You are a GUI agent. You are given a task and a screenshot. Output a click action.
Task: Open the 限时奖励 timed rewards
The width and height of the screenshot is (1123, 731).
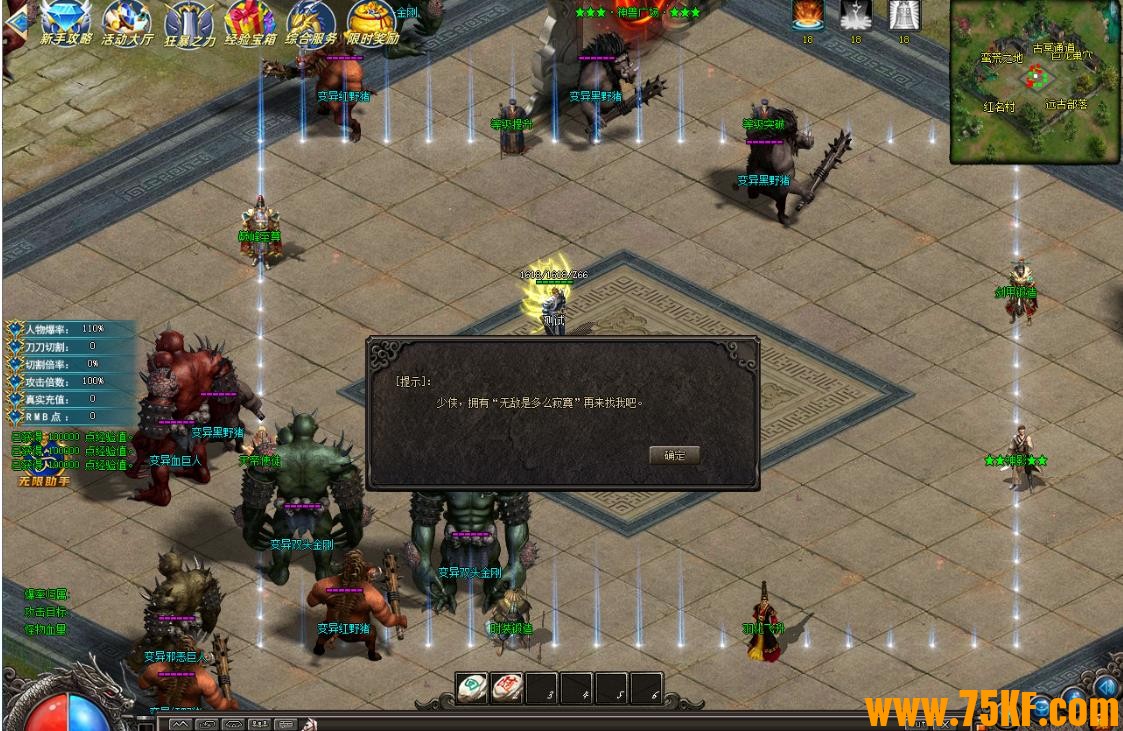373,21
